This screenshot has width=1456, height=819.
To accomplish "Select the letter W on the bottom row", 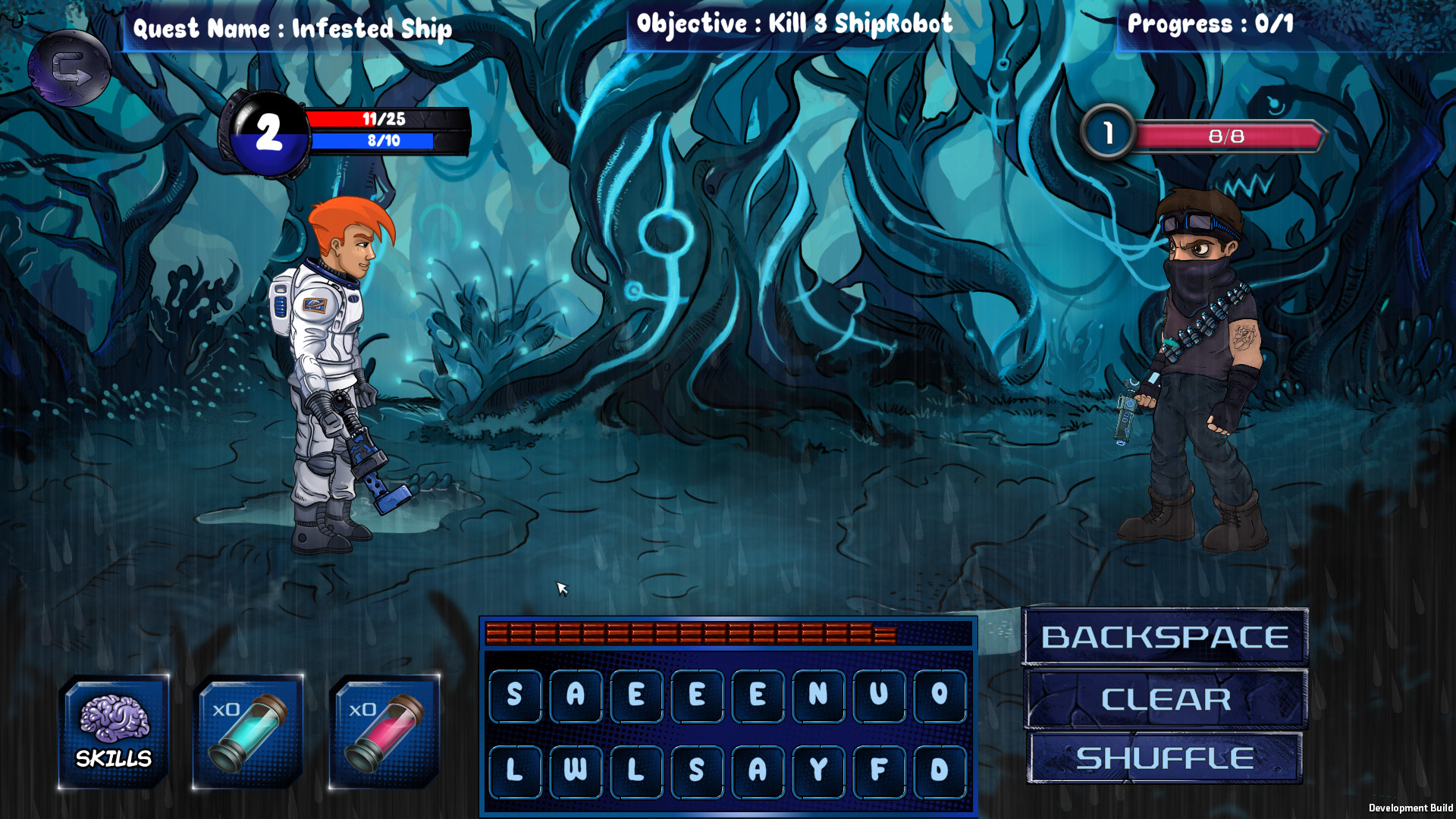I will [x=576, y=771].
